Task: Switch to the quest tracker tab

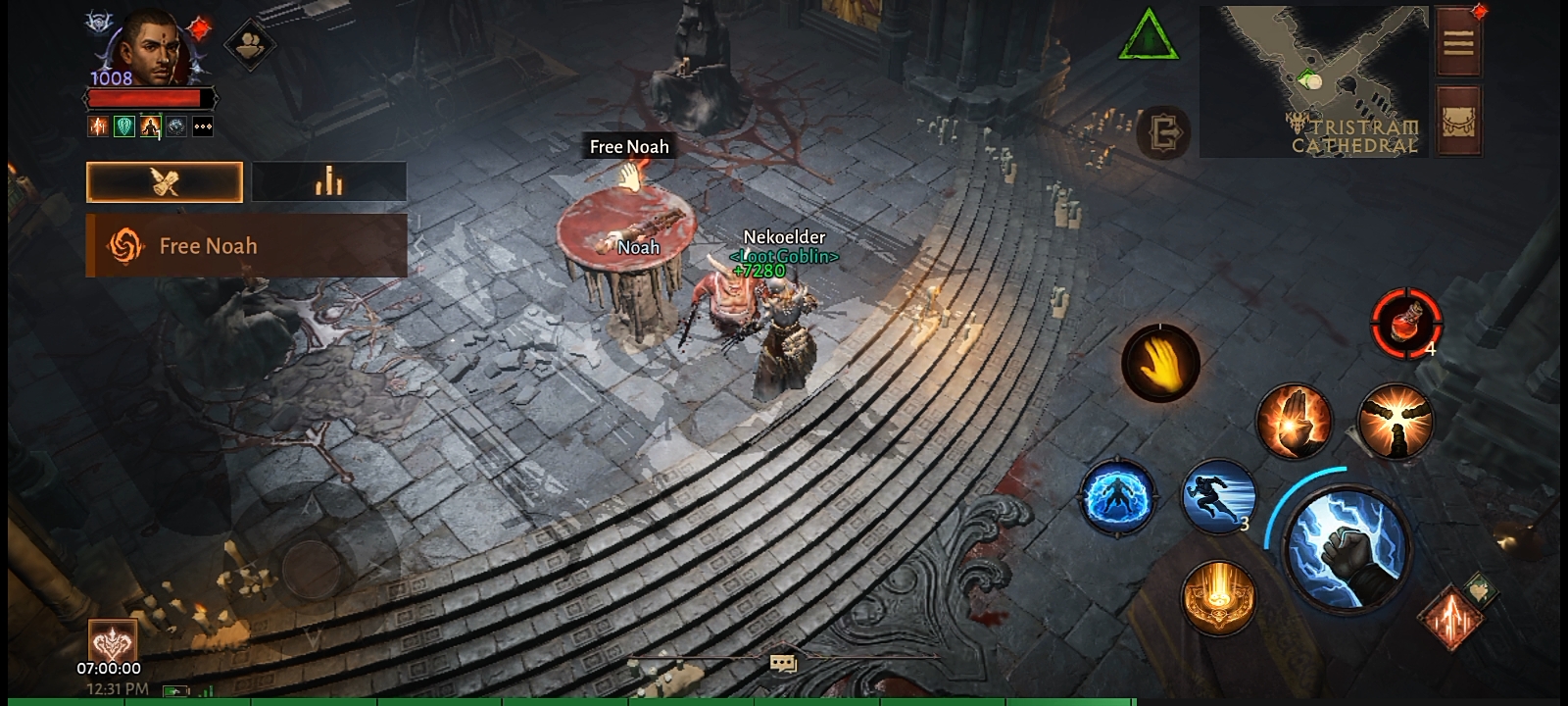Action: 165,182
